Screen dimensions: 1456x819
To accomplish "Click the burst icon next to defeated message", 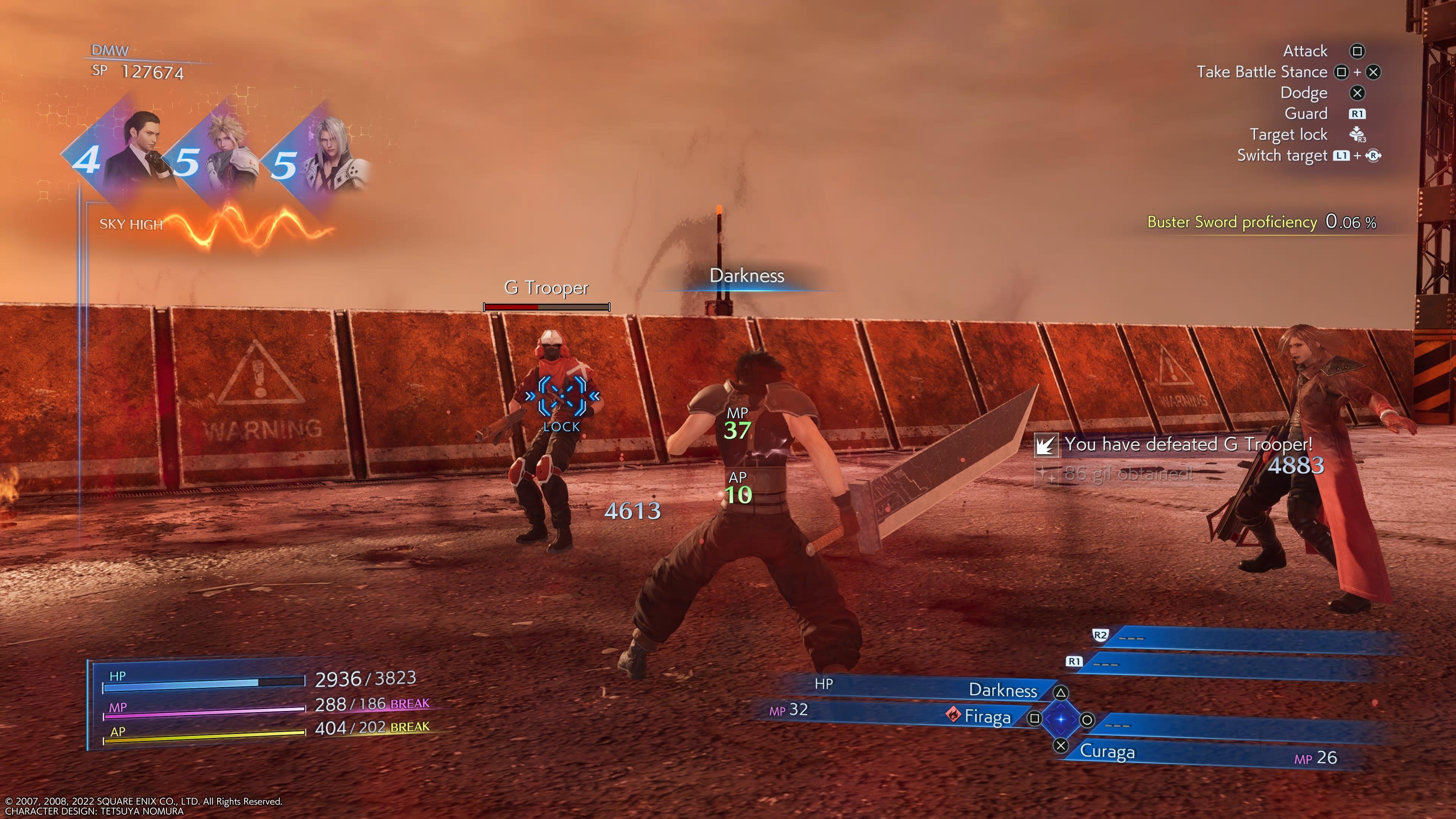I will tap(1046, 446).
